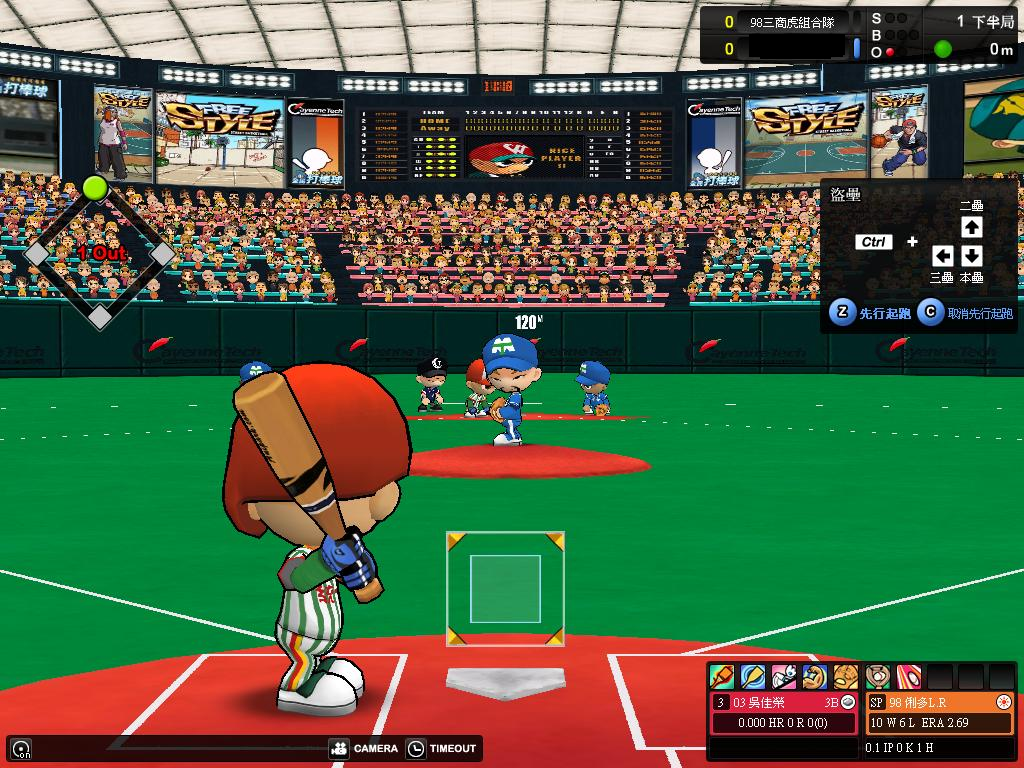1024x768 pixels.
Task: Select the green glove-and-ball skill icon
Action: pos(877,677)
